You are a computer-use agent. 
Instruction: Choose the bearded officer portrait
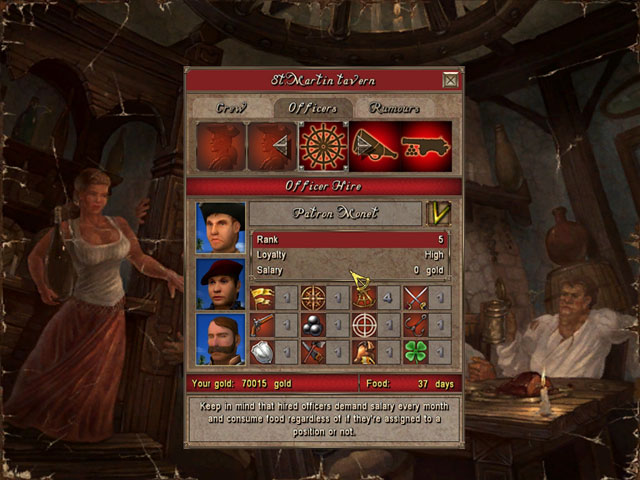tap(220, 339)
